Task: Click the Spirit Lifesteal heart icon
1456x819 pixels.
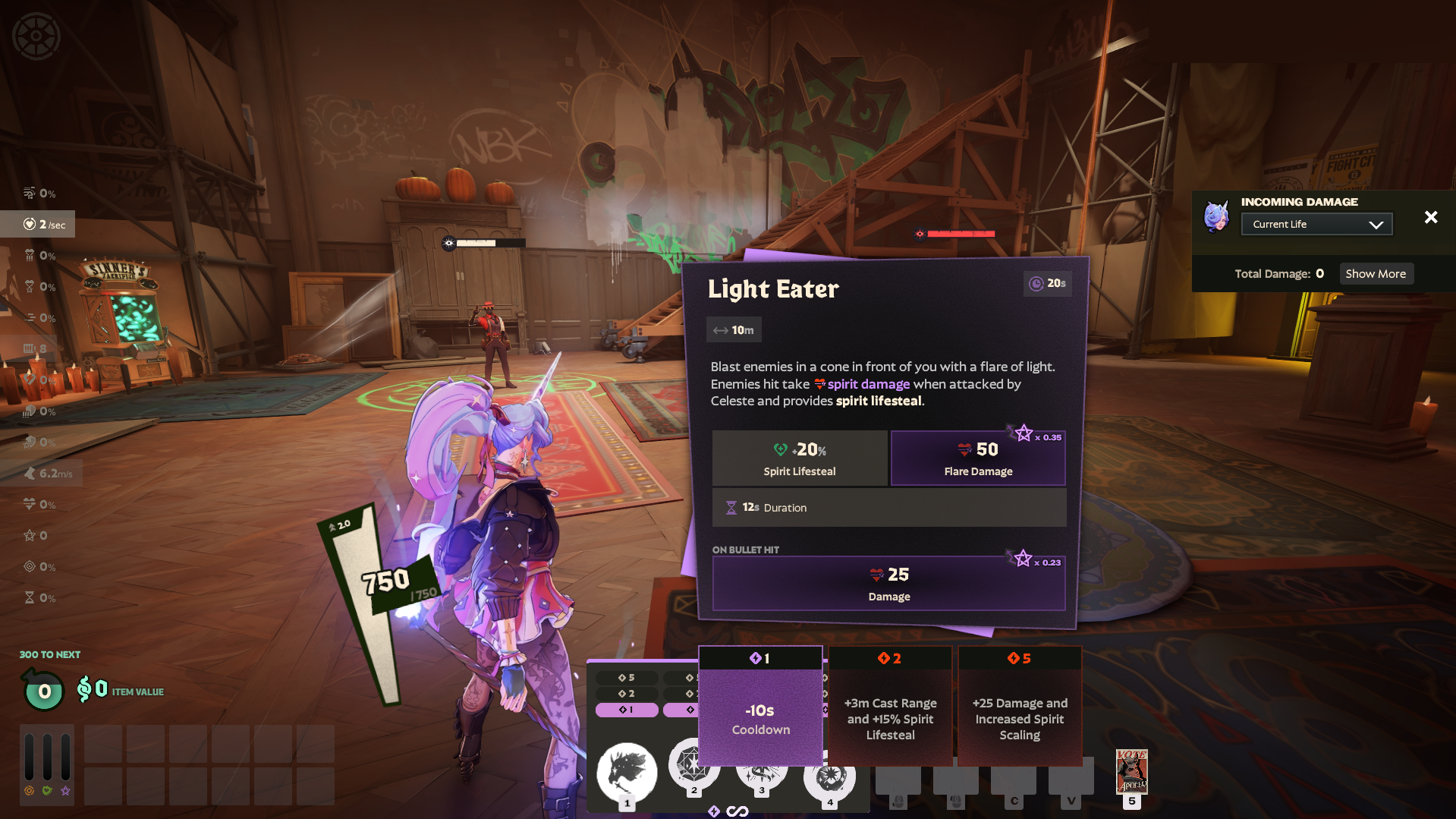Action: tap(780, 449)
